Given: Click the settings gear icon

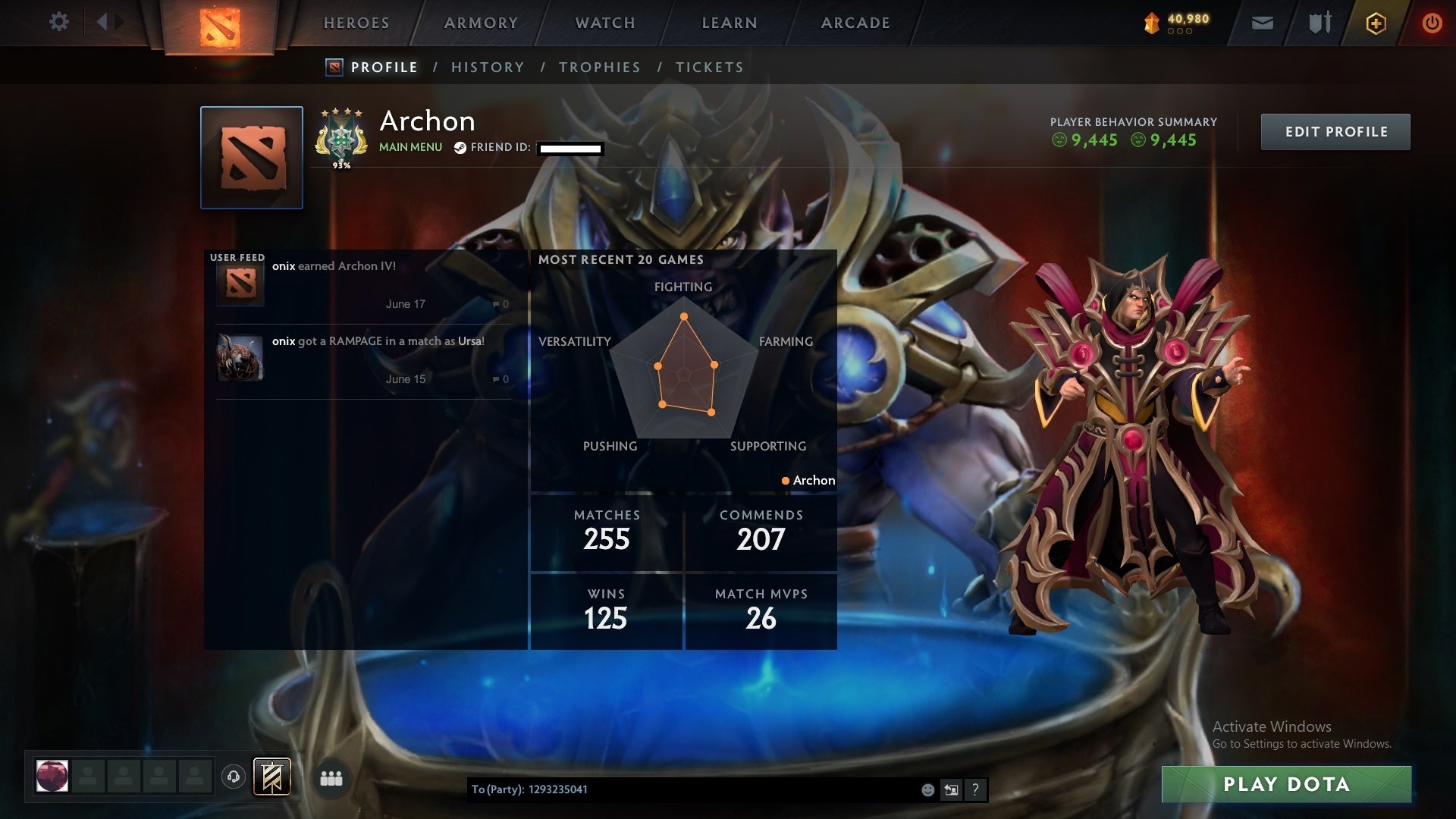Looking at the screenshot, I should 60,22.
